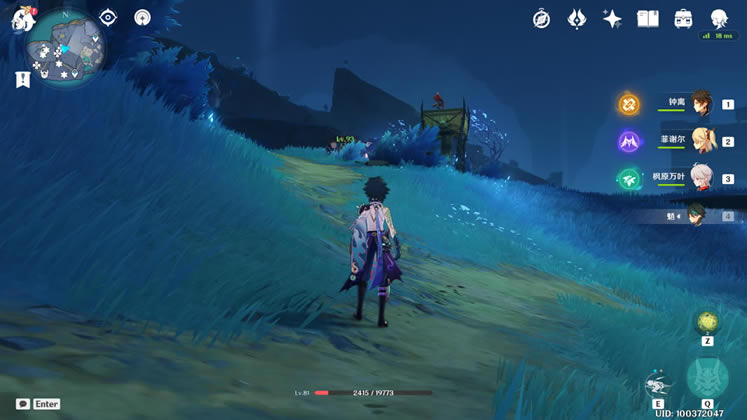
Task: Activate the eye-shaped Elemental Sight icon
Action: [x=108, y=18]
